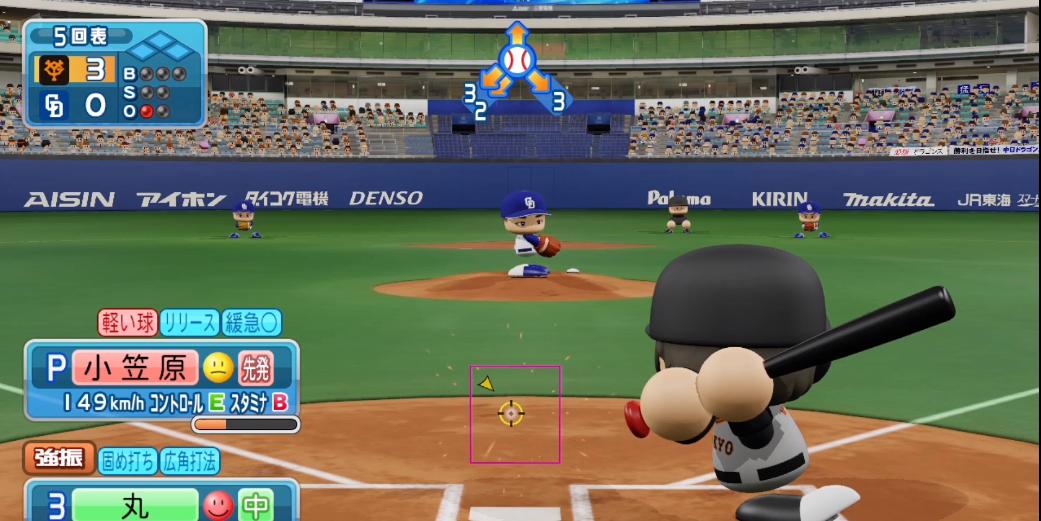
Task: Toggle the 強振 power swing indicator
Action: click(59, 459)
